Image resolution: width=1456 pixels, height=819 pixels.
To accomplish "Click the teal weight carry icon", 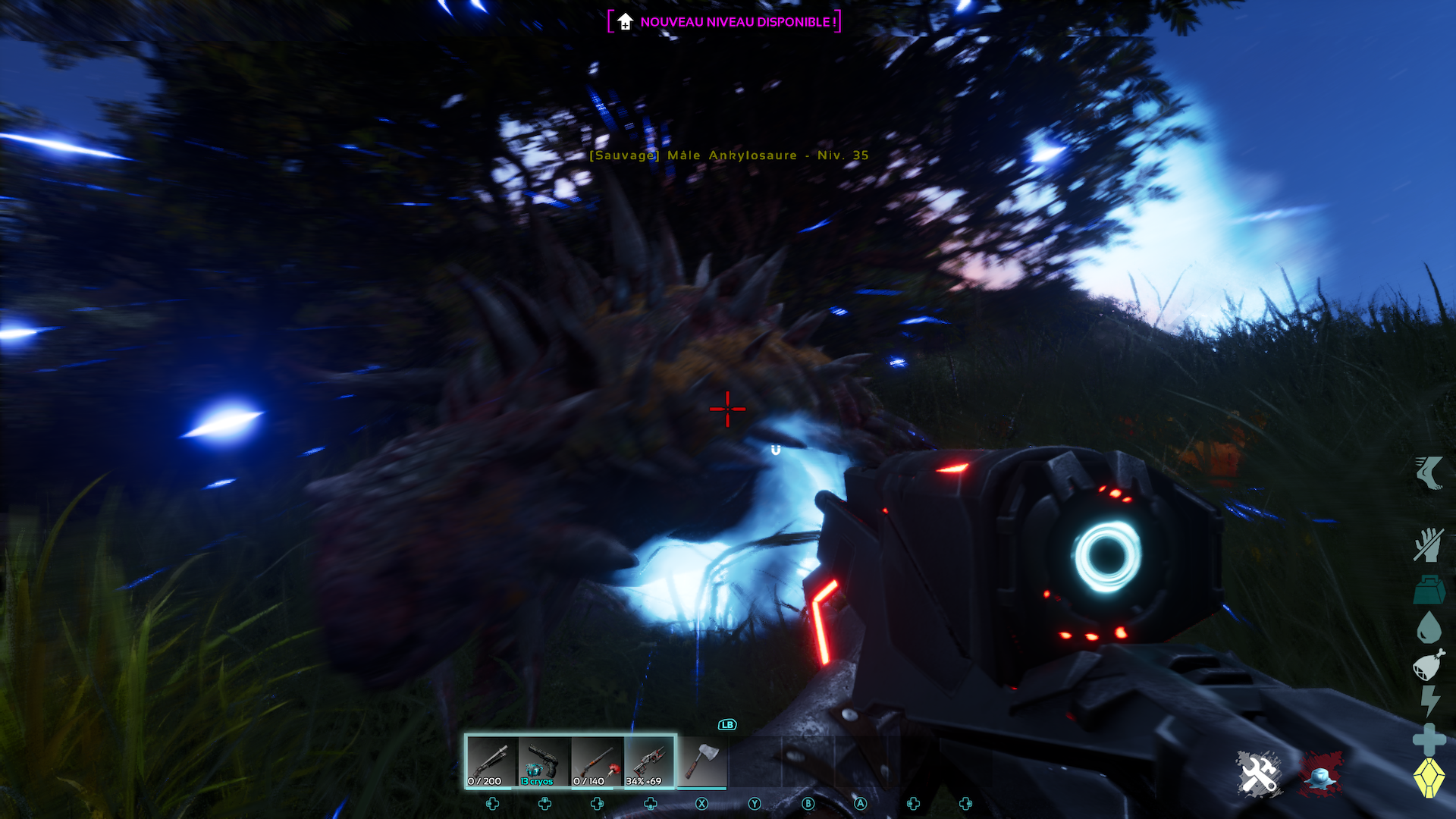I will 1429,590.
